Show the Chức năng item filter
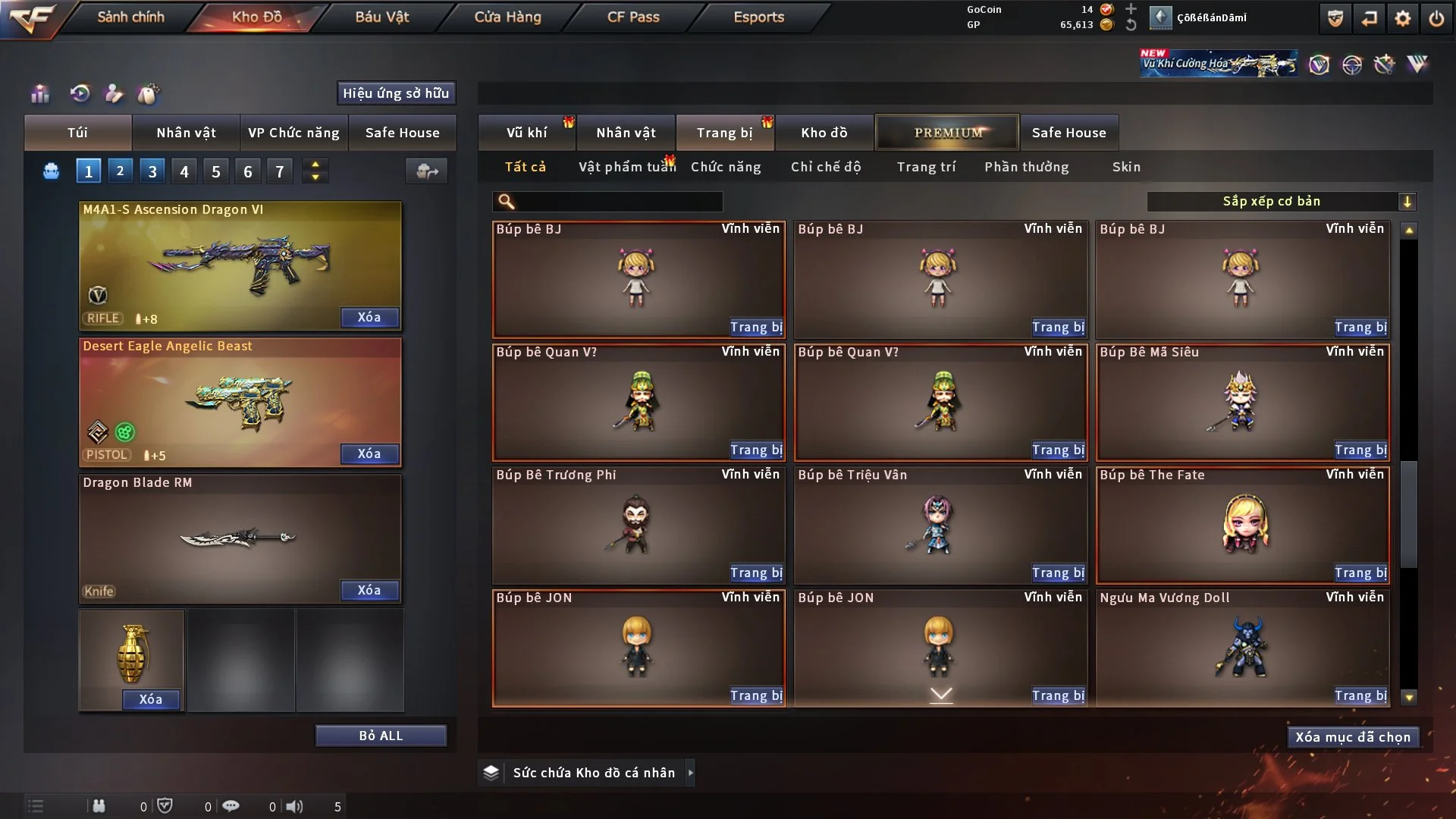The height and width of the screenshot is (819, 1456). [725, 167]
